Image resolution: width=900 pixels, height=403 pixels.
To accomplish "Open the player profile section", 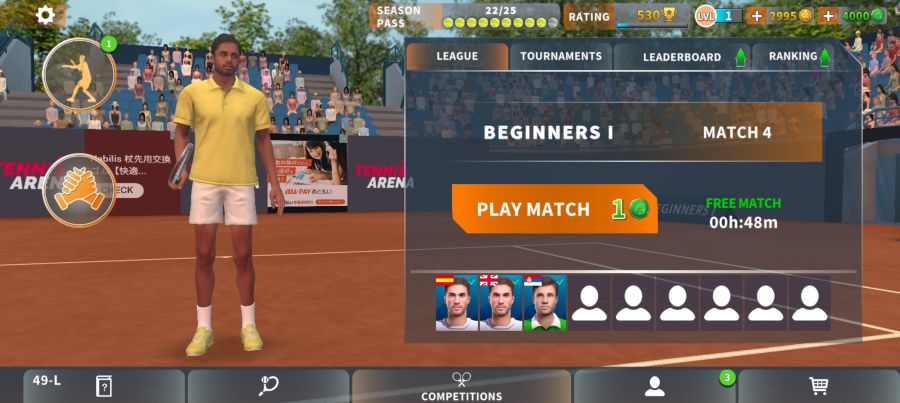I will pos(655,386).
